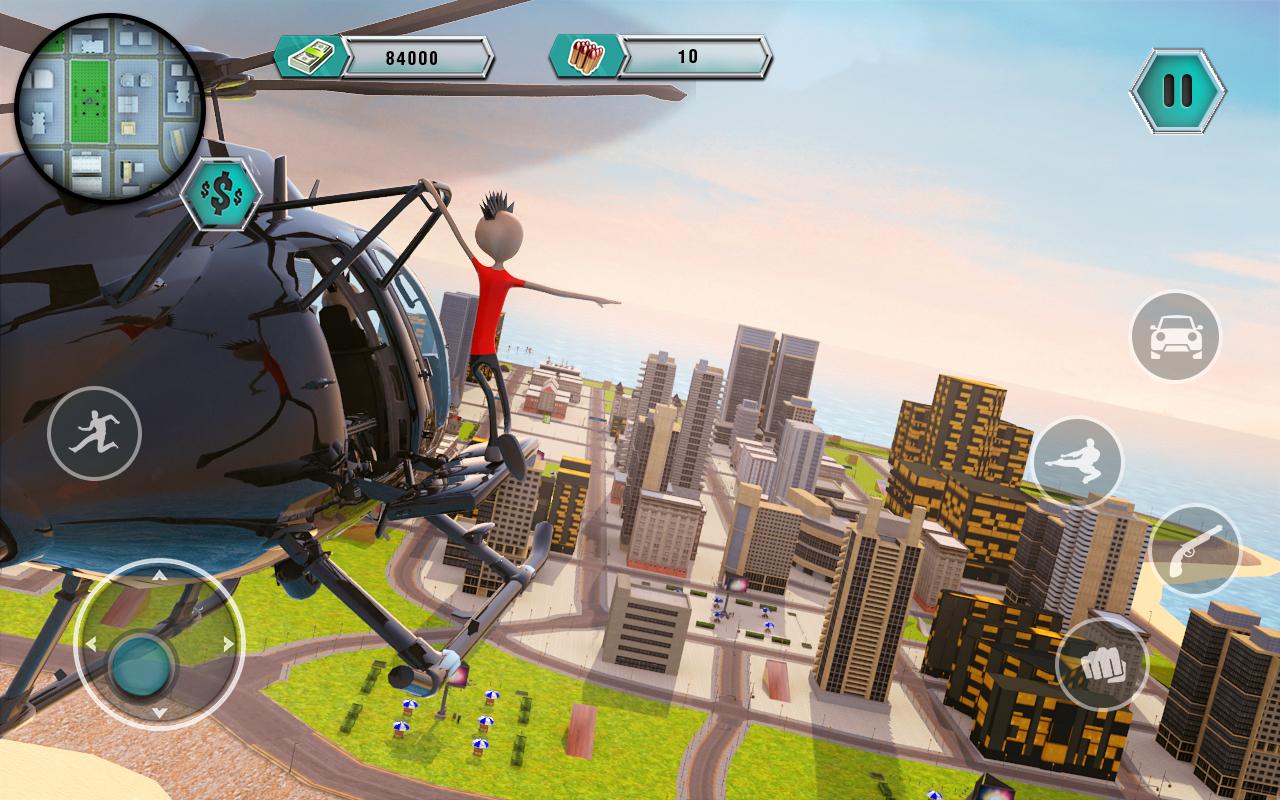Viewport: 1280px width, 800px height.
Task: Perform a flying kick attack
Action: pos(1077,463)
